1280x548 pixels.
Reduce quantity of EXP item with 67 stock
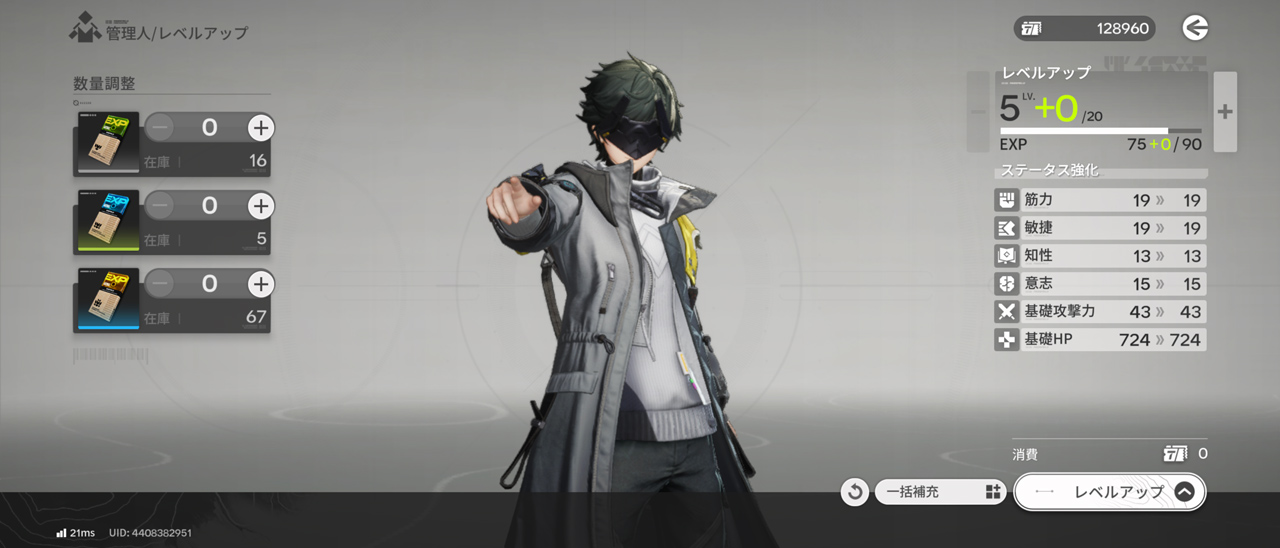pyautogui.click(x=160, y=285)
